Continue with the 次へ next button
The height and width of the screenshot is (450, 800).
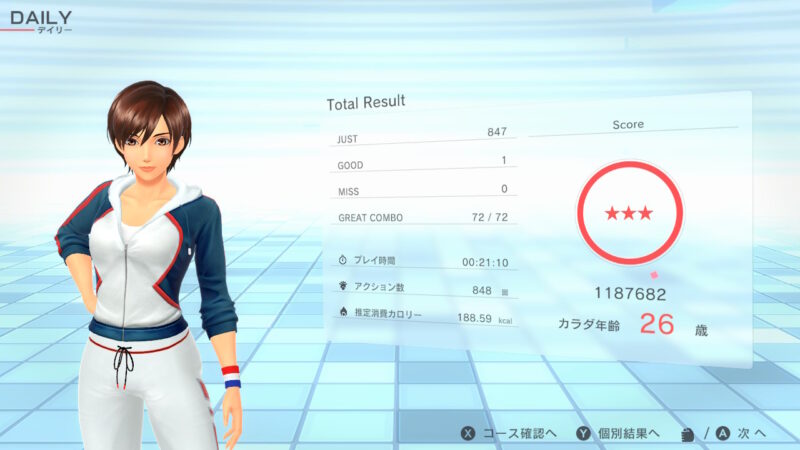[x=742, y=433]
